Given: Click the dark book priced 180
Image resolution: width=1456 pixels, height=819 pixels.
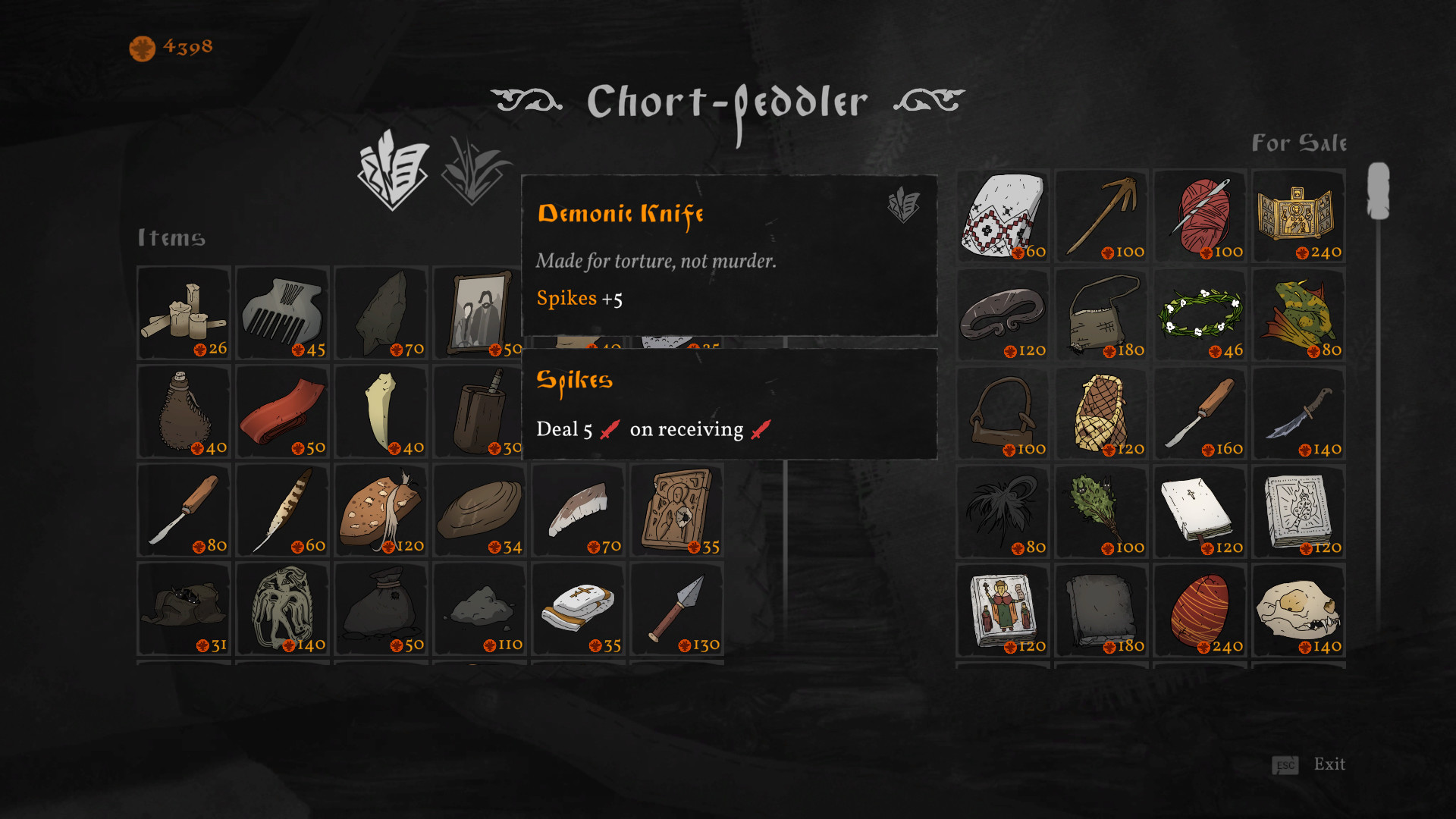Looking at the screenshot, I should 1101,609.
